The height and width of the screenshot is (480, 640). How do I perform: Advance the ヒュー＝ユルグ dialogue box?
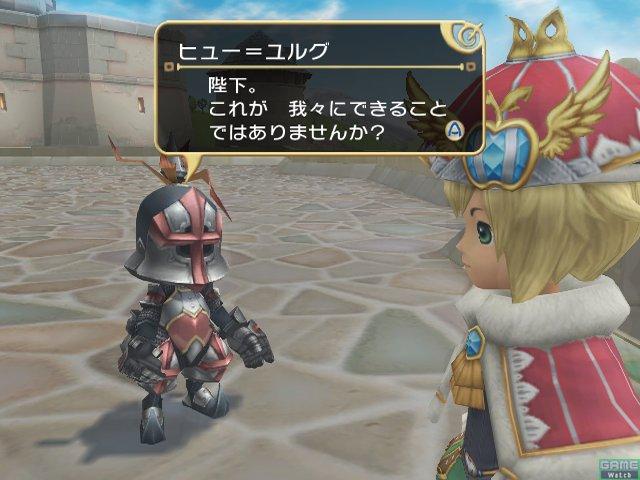(454, 130)
